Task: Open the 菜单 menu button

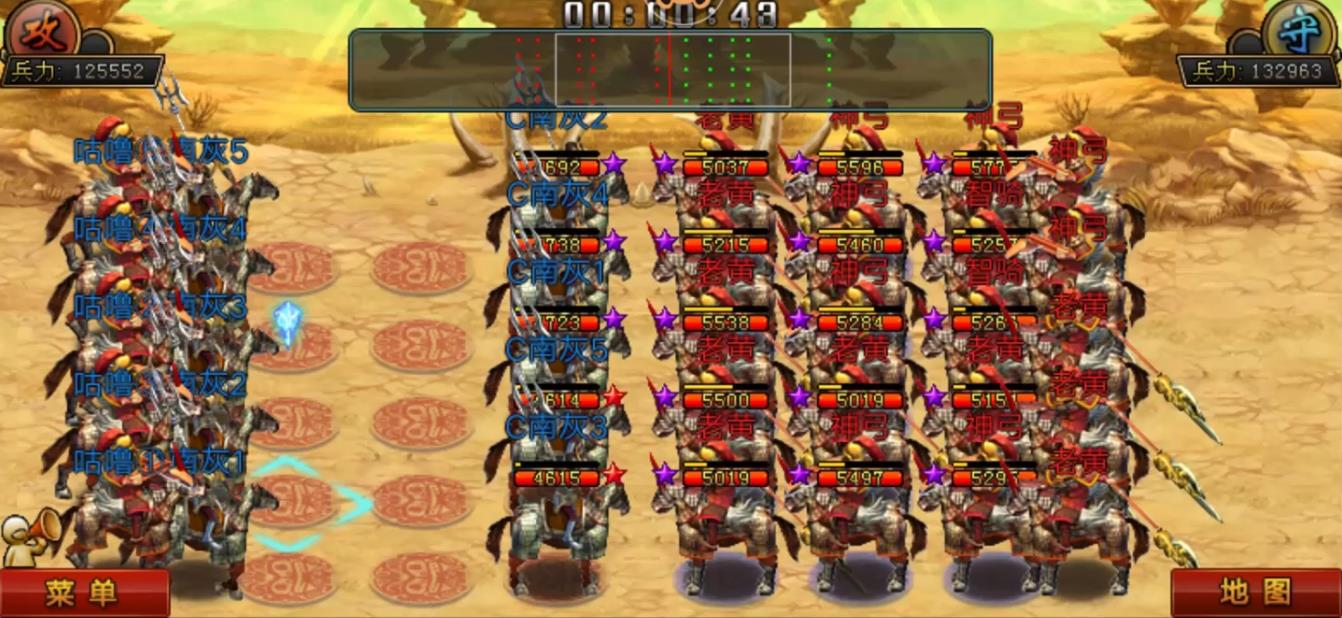Action: 82,593
